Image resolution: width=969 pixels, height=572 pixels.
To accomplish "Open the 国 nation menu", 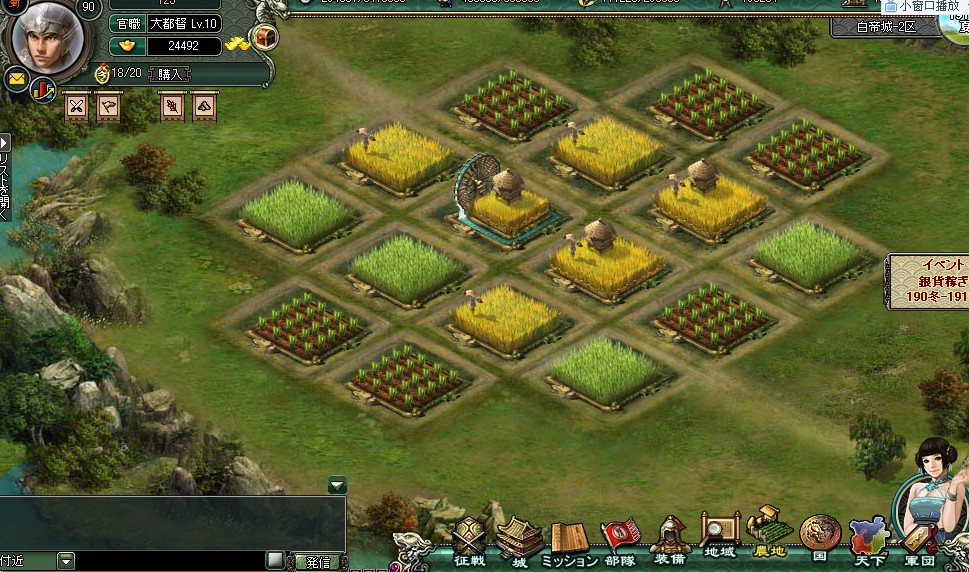I will point(820,538).
